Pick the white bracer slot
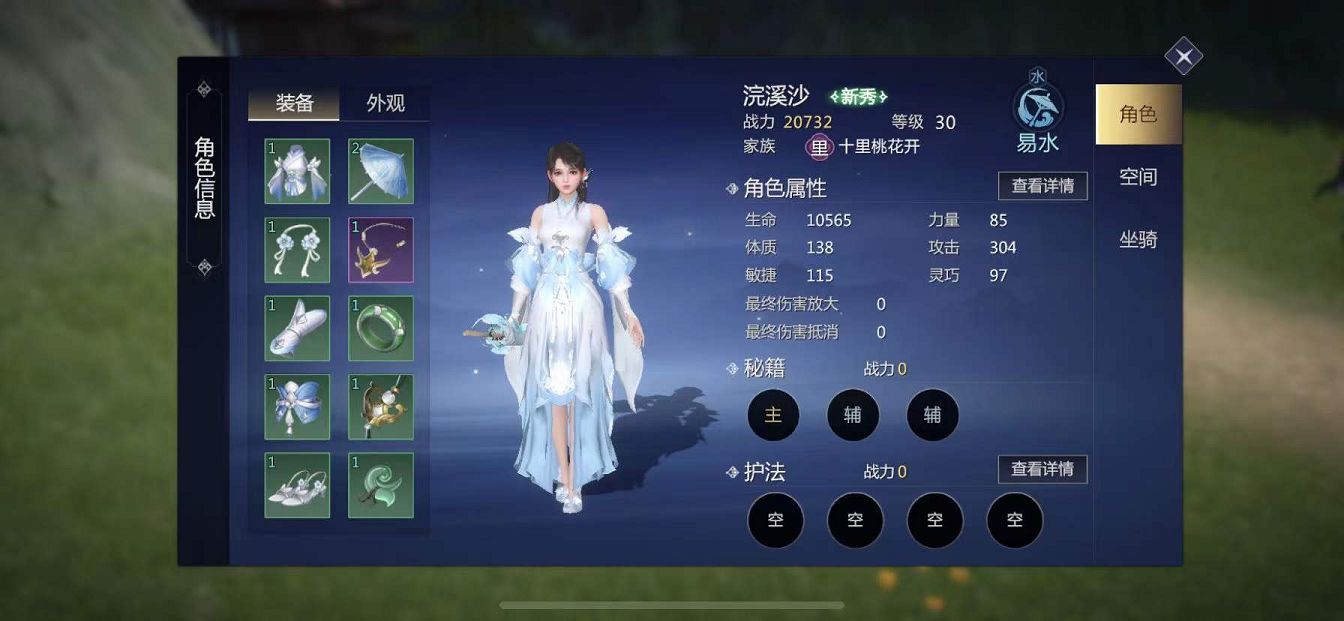The height and width of the screenshot is (621, 1344). (x=297, y=328)
